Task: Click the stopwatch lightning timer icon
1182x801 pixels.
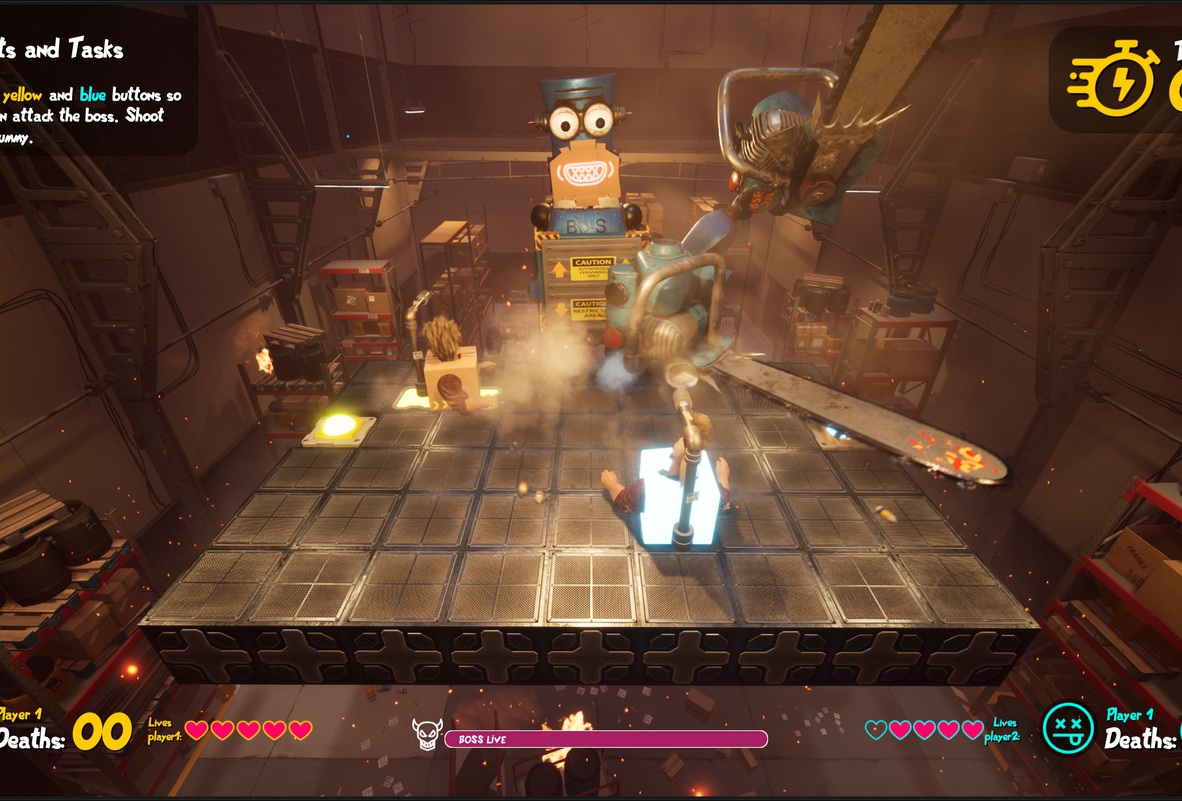Action: pos(1113,78)
